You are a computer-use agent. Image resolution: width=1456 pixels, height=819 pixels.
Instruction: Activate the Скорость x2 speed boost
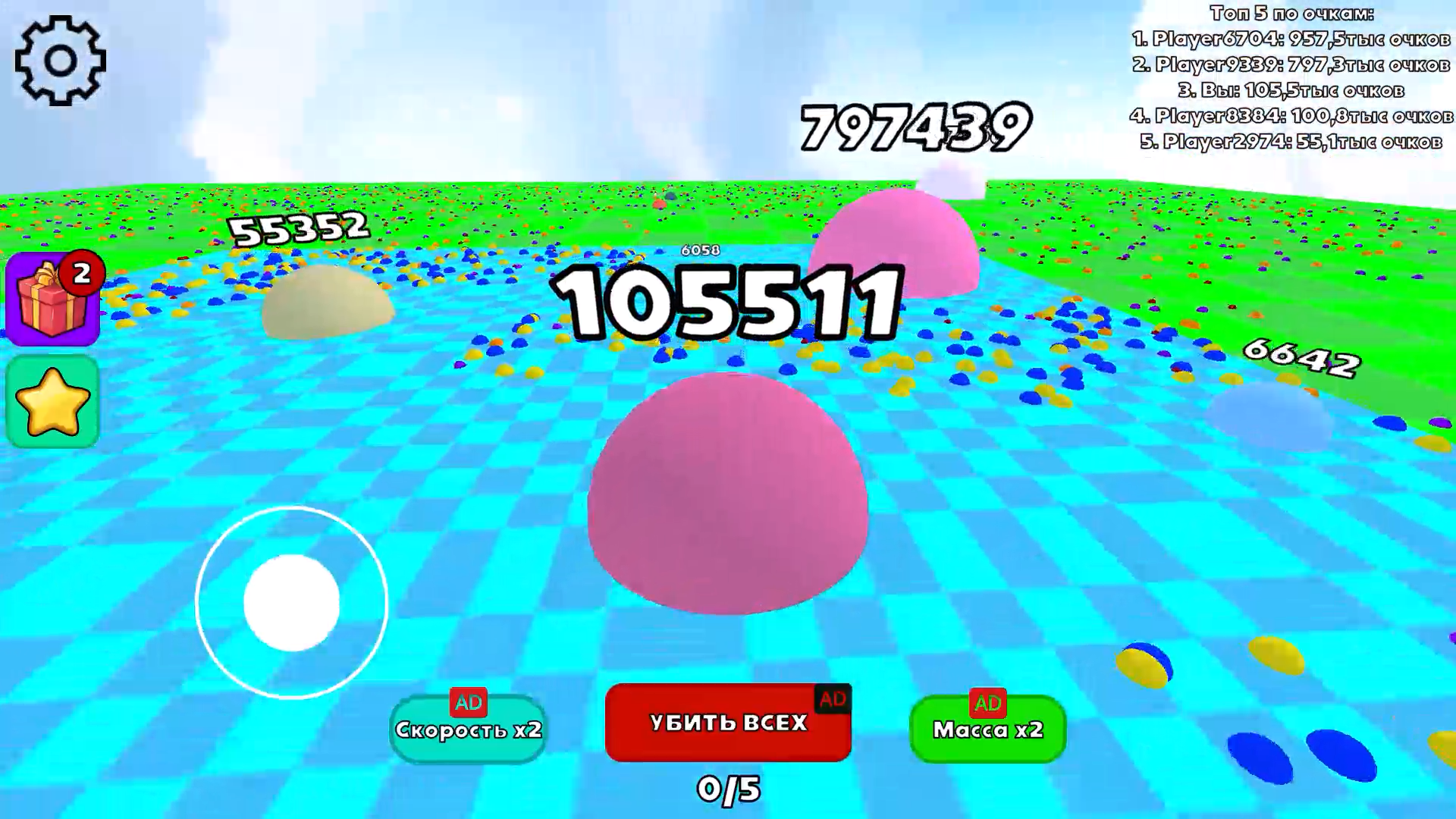(x=468, y=730)
